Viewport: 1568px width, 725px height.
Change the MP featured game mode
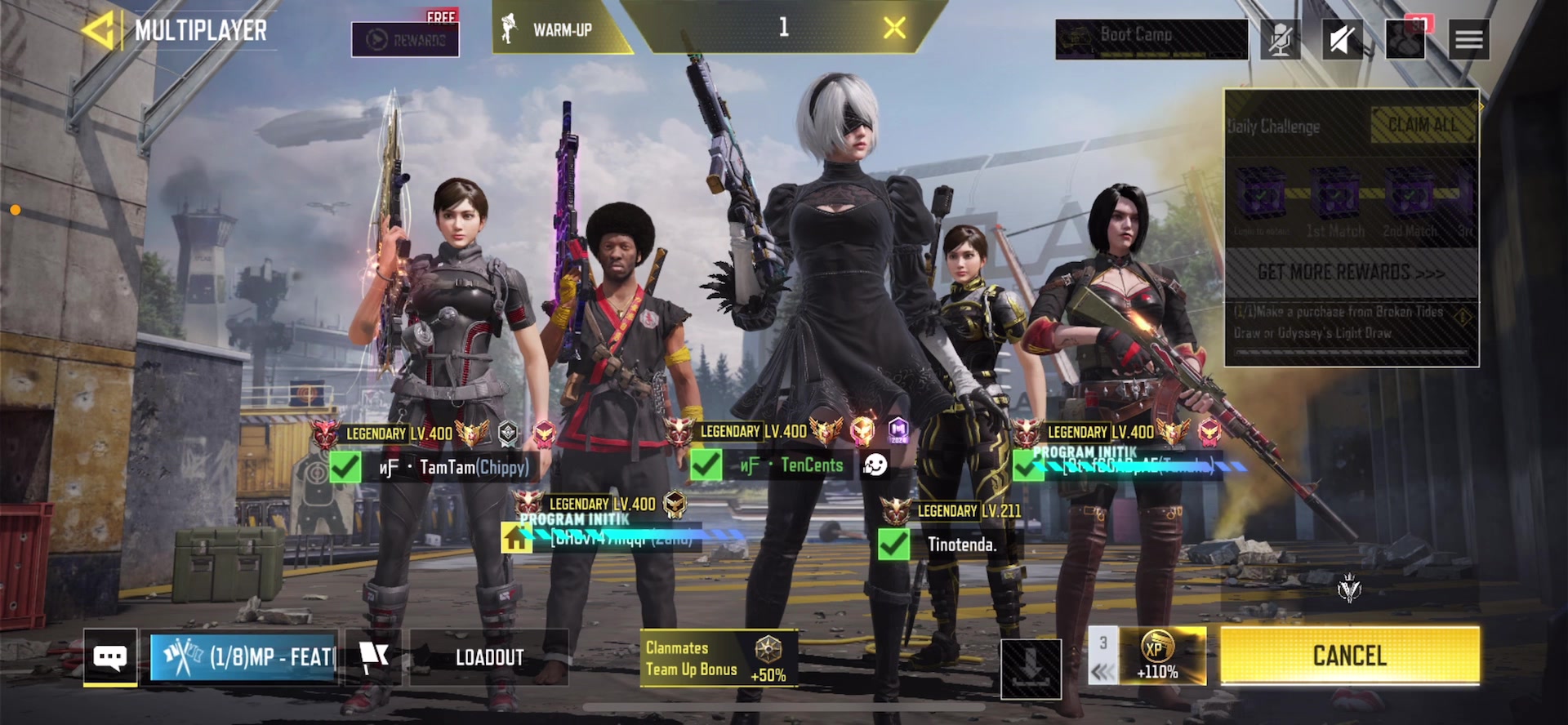coord(243,656)
